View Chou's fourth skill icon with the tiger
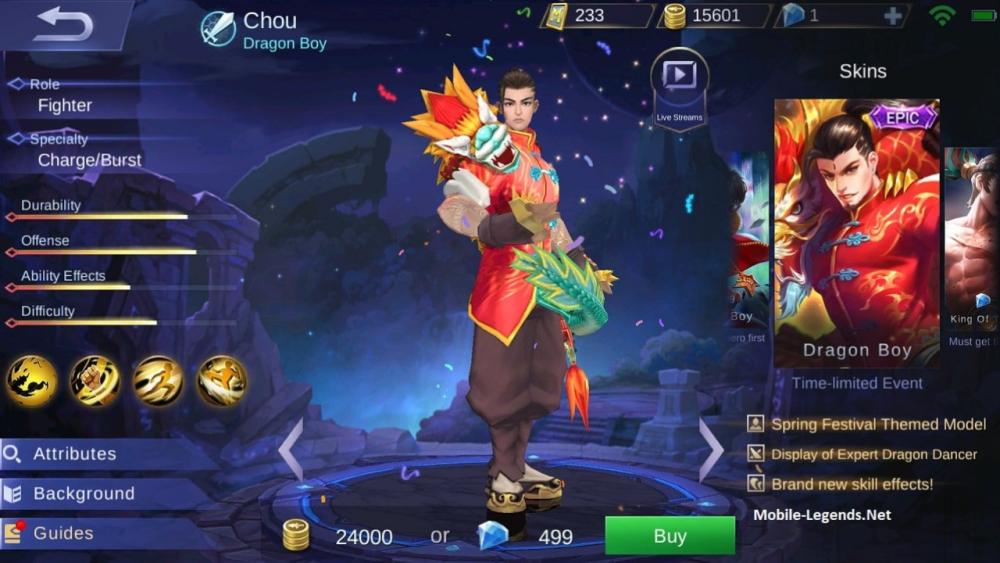The image size is (1000, 563). coord(222,381)
